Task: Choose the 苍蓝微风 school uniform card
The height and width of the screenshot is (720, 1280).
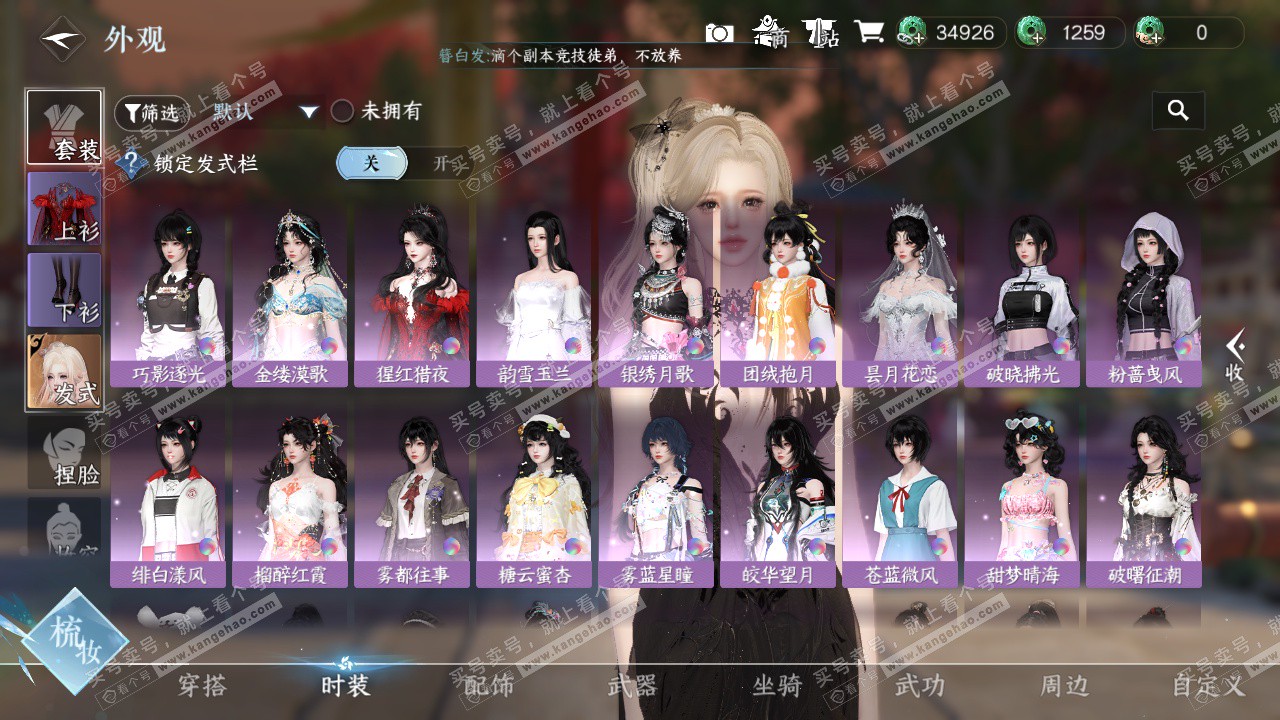Action: (x=901, y=498)
